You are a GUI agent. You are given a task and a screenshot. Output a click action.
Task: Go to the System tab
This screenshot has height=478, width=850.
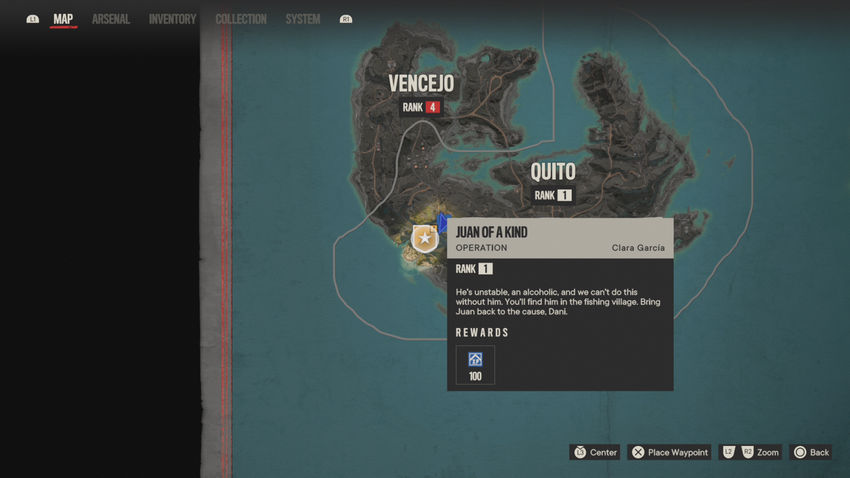coord(303,19)
